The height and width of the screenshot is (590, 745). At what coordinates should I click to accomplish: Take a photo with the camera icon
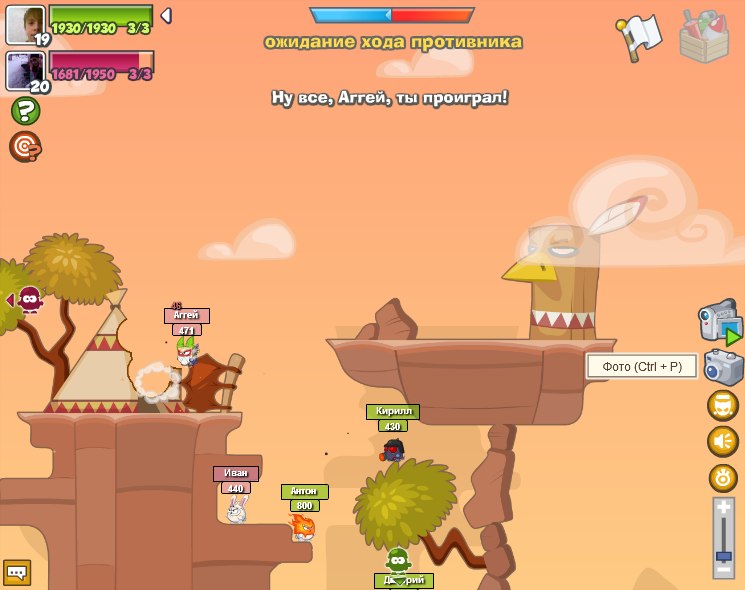point(723,367)
